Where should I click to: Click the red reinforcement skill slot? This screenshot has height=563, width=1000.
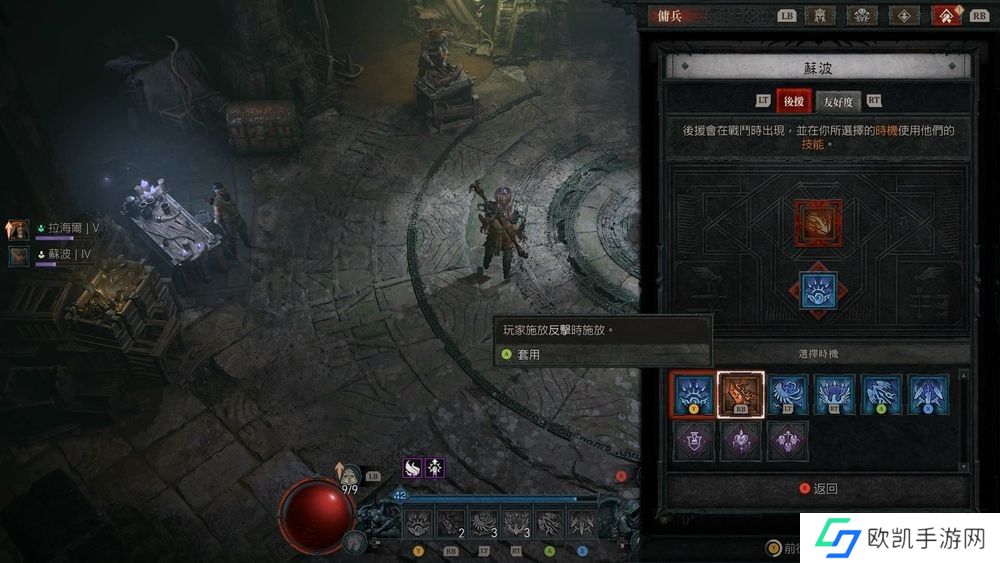click(818, 224)
